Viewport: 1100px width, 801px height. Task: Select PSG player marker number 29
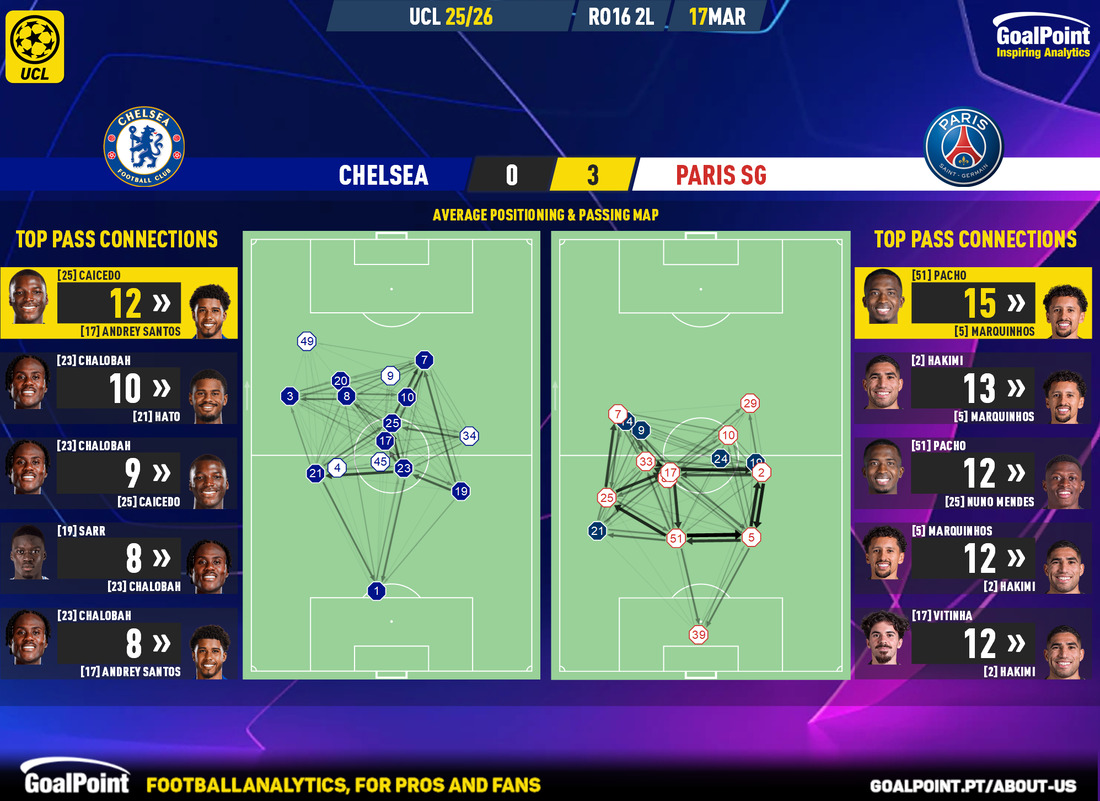[750, 404]
